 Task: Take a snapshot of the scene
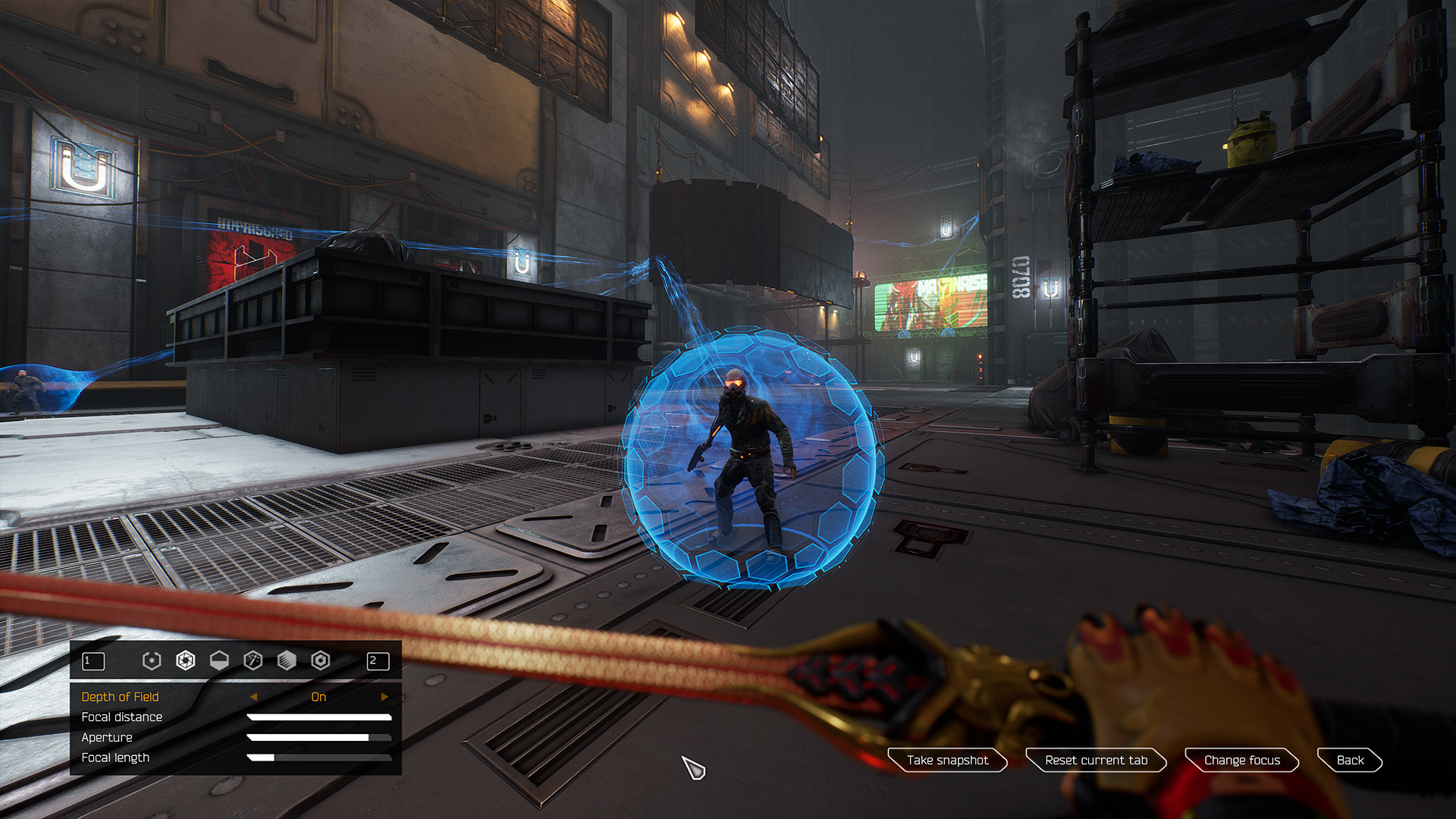tap(947, 760)
